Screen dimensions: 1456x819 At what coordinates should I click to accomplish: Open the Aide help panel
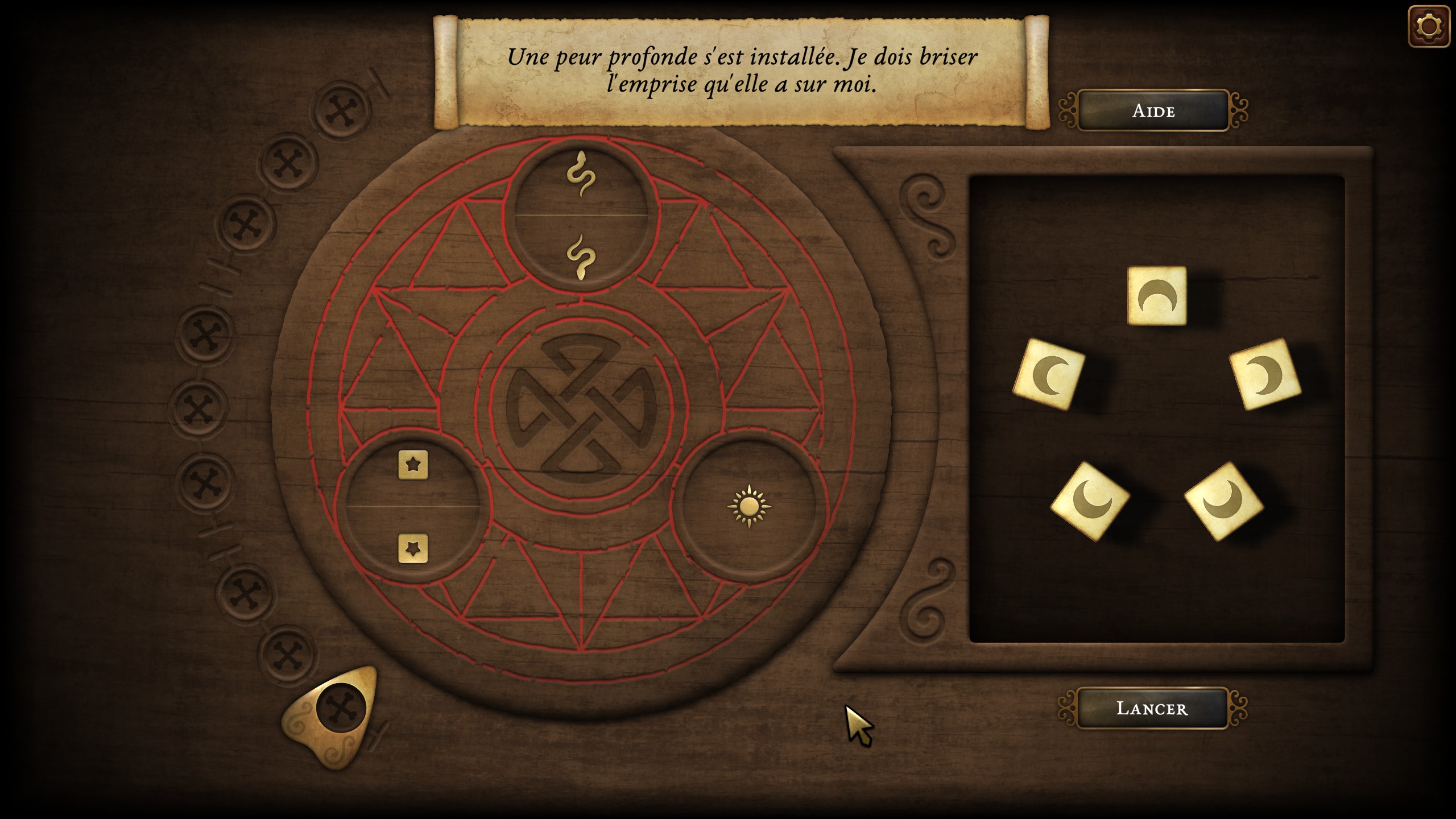(1153, 110)
